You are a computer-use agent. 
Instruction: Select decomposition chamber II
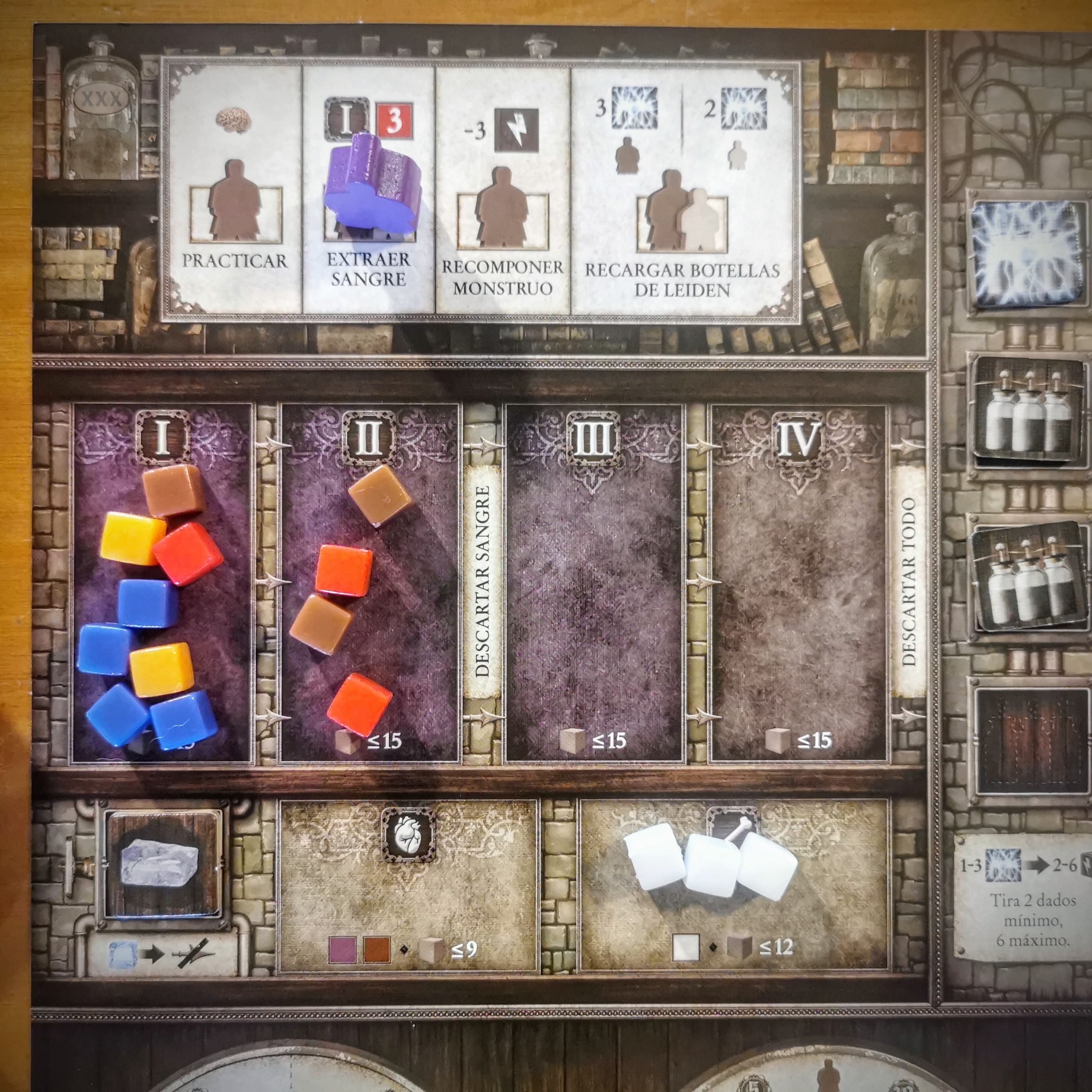370,582
